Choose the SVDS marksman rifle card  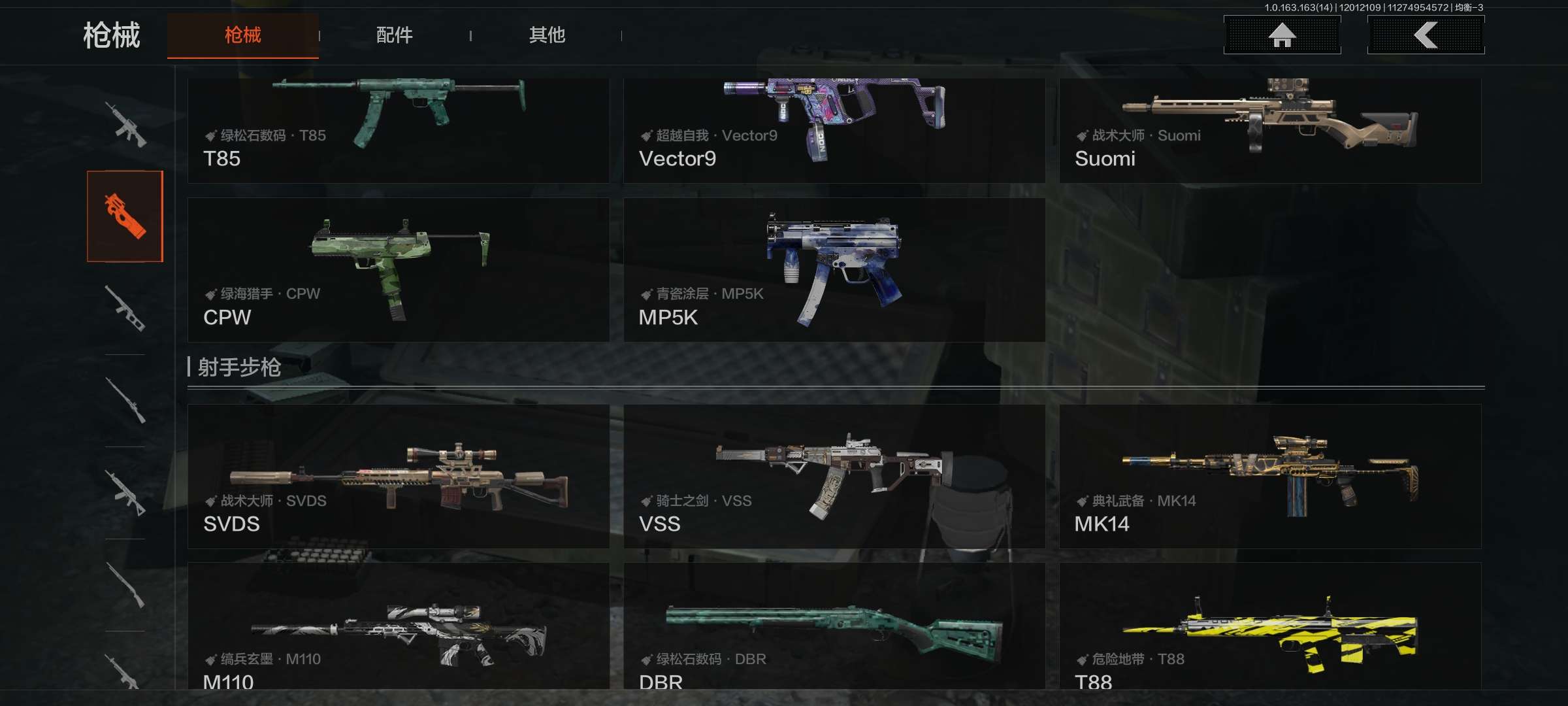[x=398, y=477]
